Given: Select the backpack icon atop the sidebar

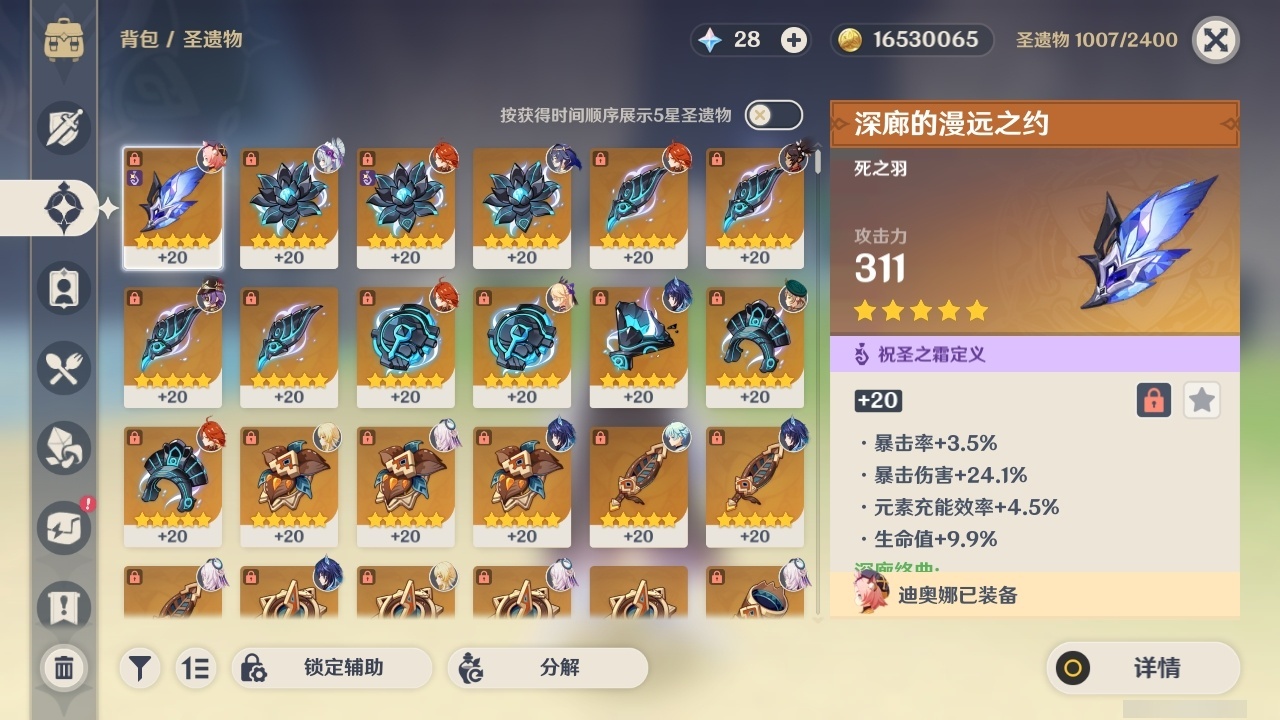Looking at the screenshot, I should click(63, 40).
